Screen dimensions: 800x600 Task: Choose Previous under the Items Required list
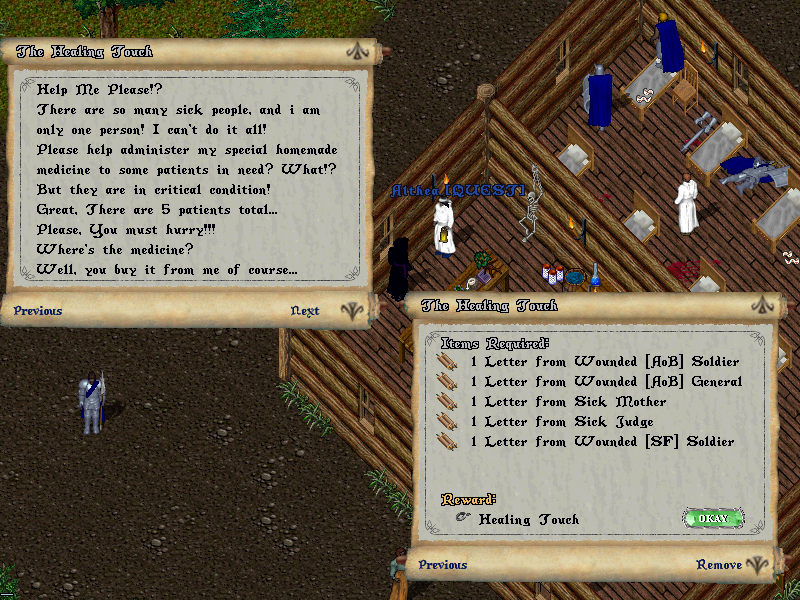[443, 565]
